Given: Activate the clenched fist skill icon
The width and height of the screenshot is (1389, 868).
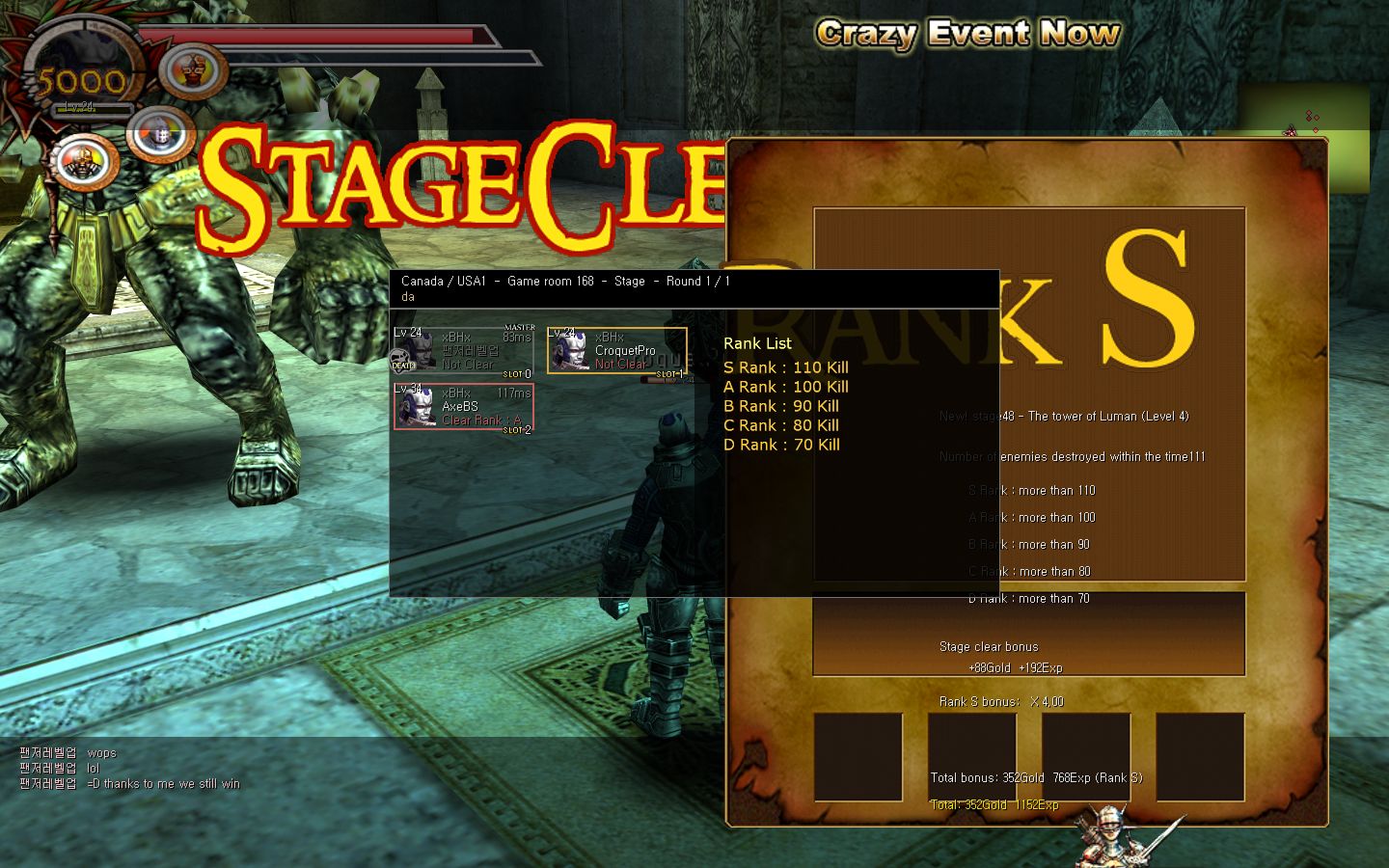Looking at the screenshot, I should (x=193, y=70).
